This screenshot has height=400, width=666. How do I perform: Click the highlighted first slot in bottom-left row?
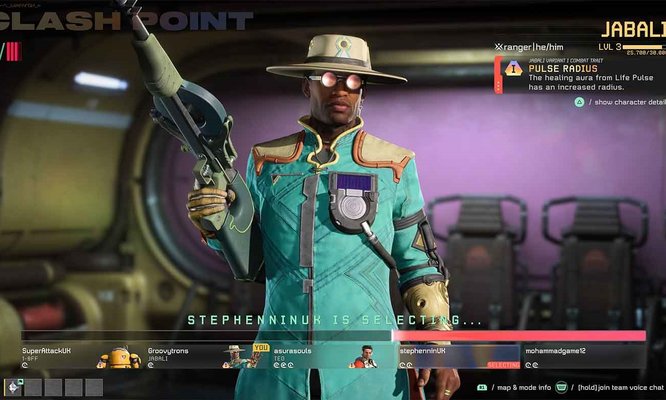tap(14, 386)
